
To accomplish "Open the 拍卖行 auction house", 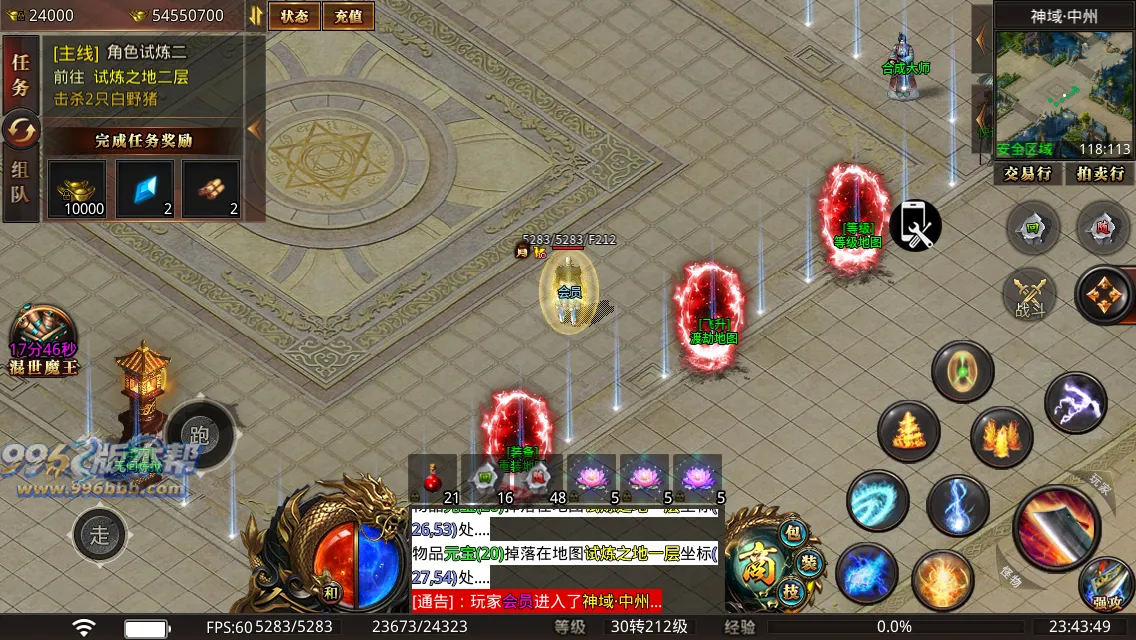I will [x=1099, y=174].
